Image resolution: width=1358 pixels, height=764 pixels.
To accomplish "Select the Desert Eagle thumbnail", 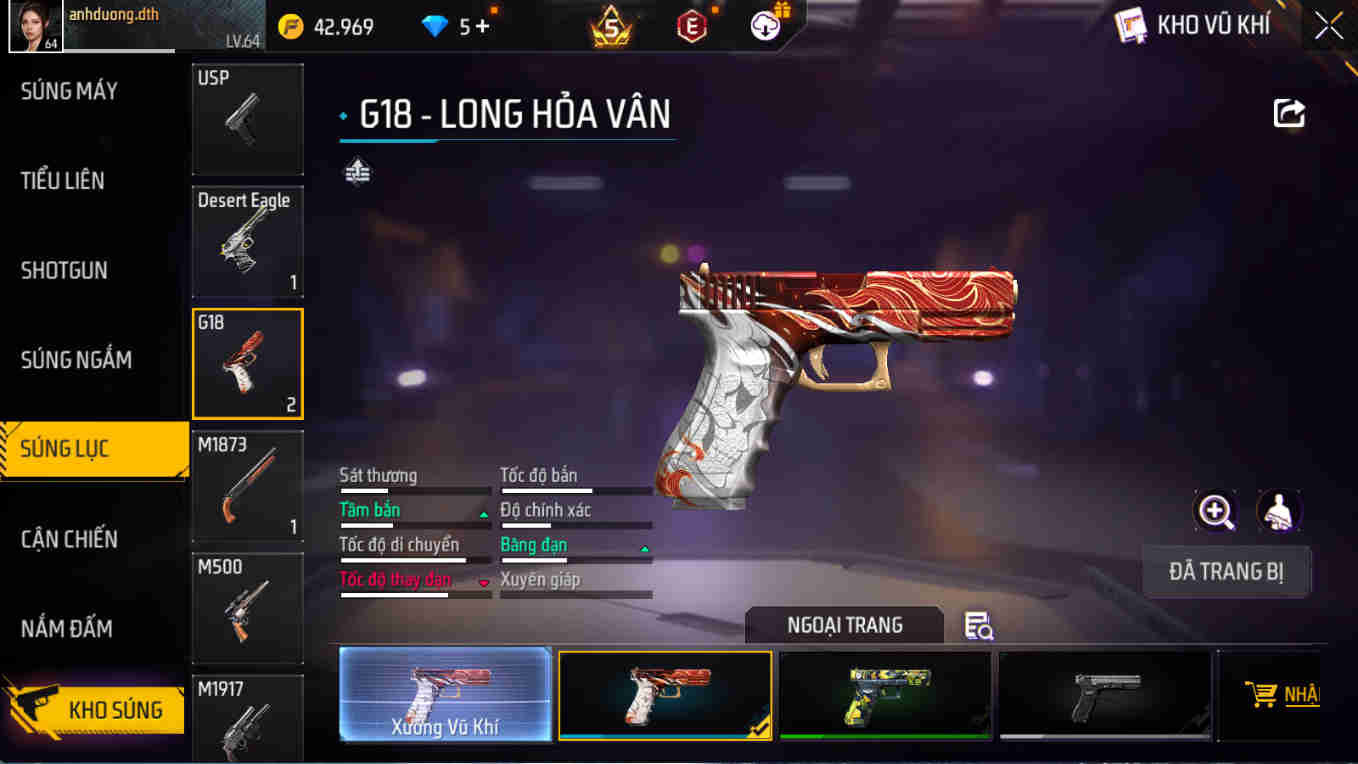I will pos(247,241).
